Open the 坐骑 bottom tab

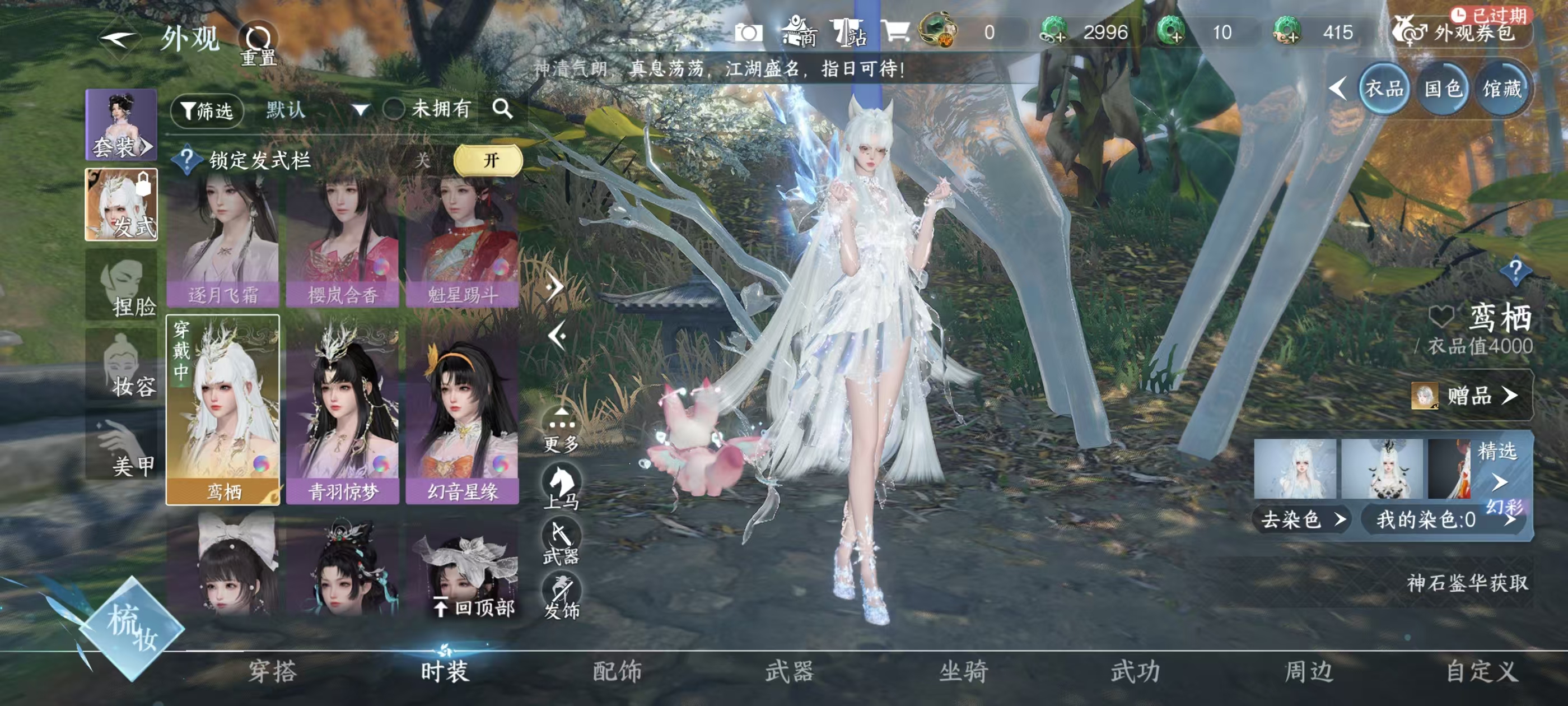point(964,672)
